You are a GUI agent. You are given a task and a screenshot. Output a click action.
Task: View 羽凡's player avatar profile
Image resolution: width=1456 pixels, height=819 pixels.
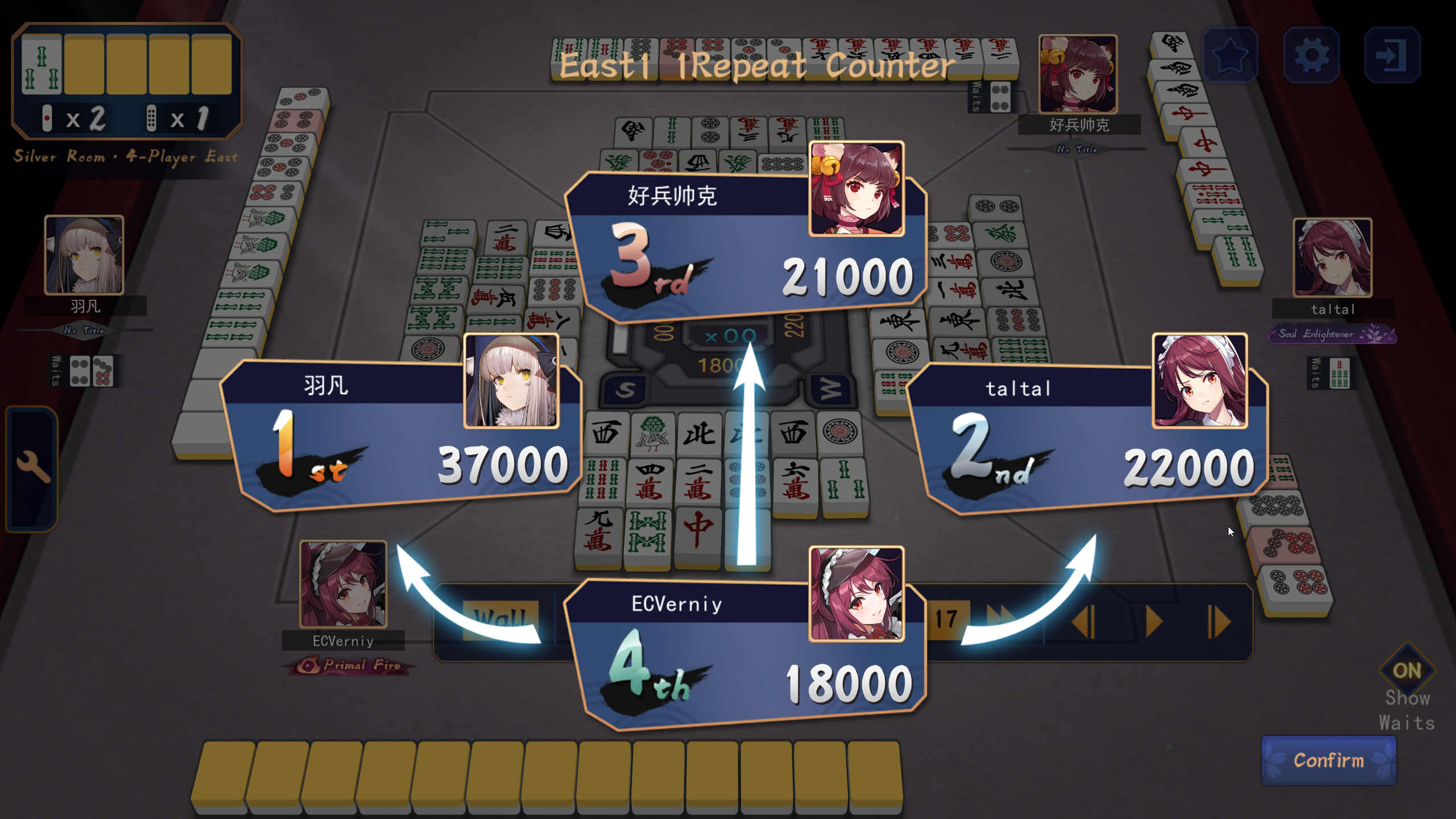point(84,255)
